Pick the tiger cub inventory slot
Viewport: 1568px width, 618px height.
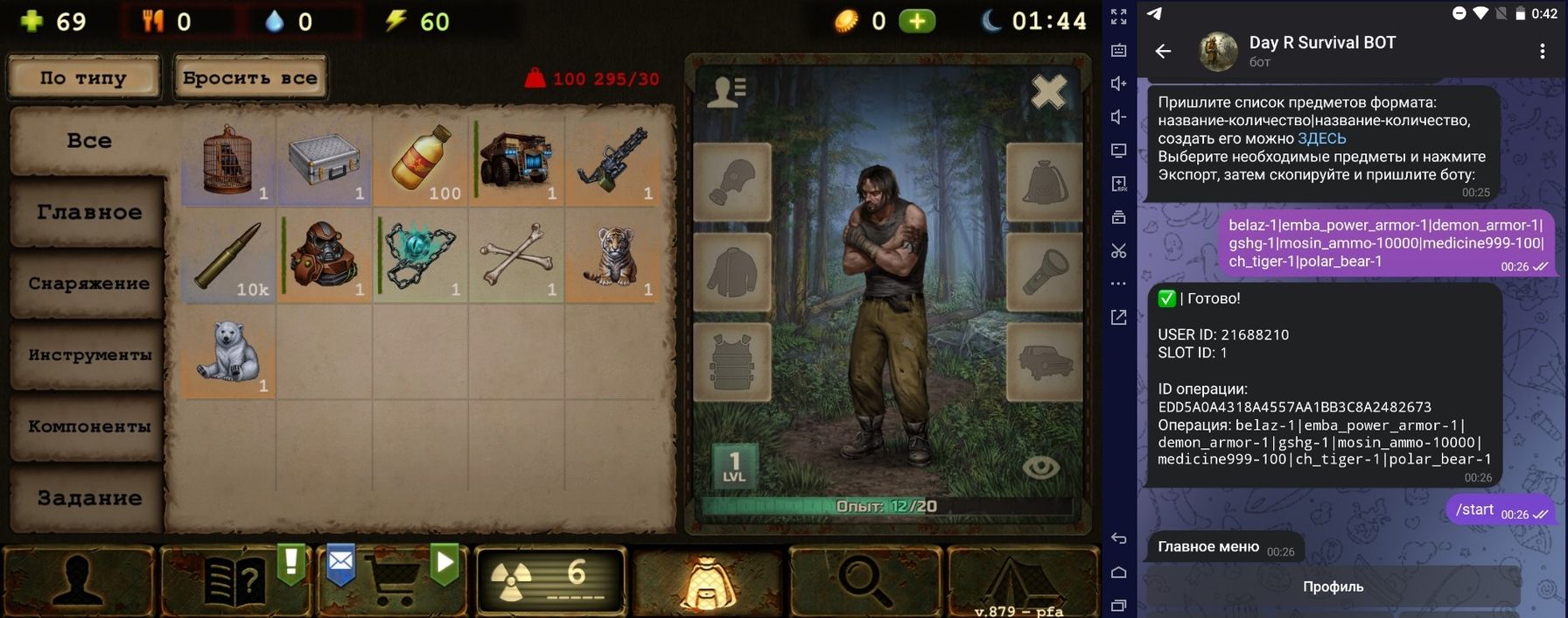(613, 256)
